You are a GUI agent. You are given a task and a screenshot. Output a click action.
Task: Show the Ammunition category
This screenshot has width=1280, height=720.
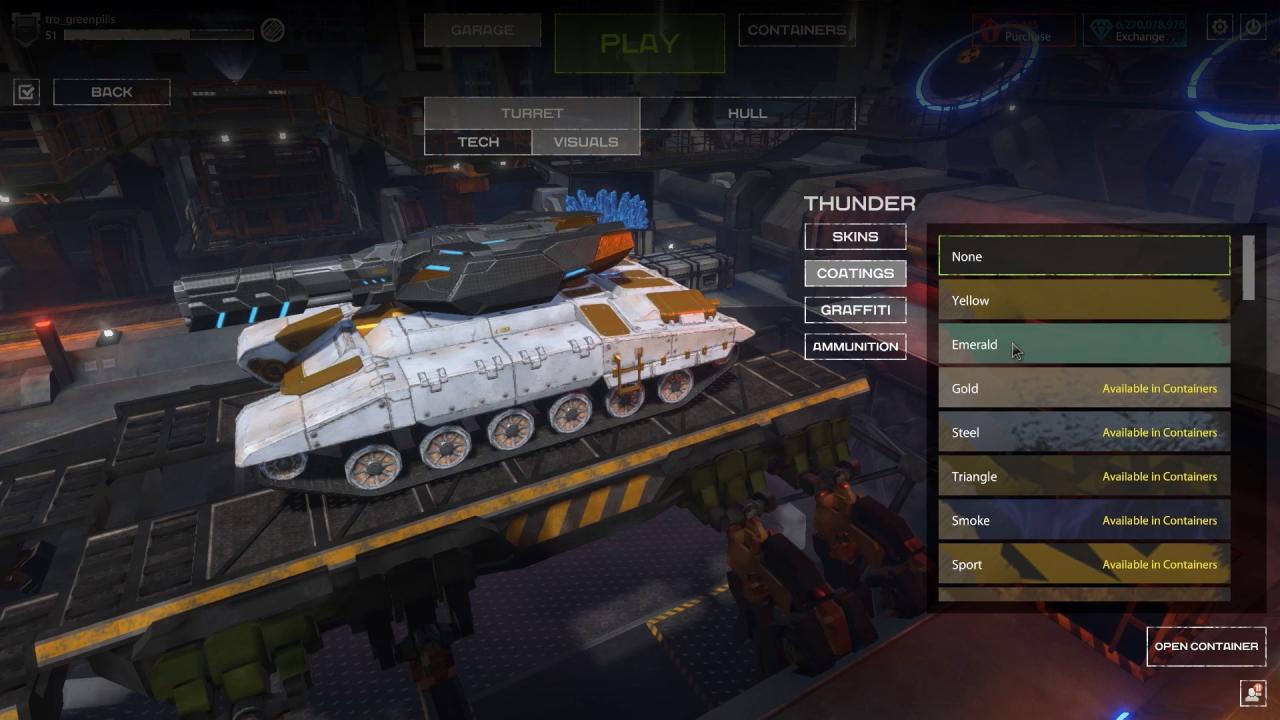[x=855, y=346]
